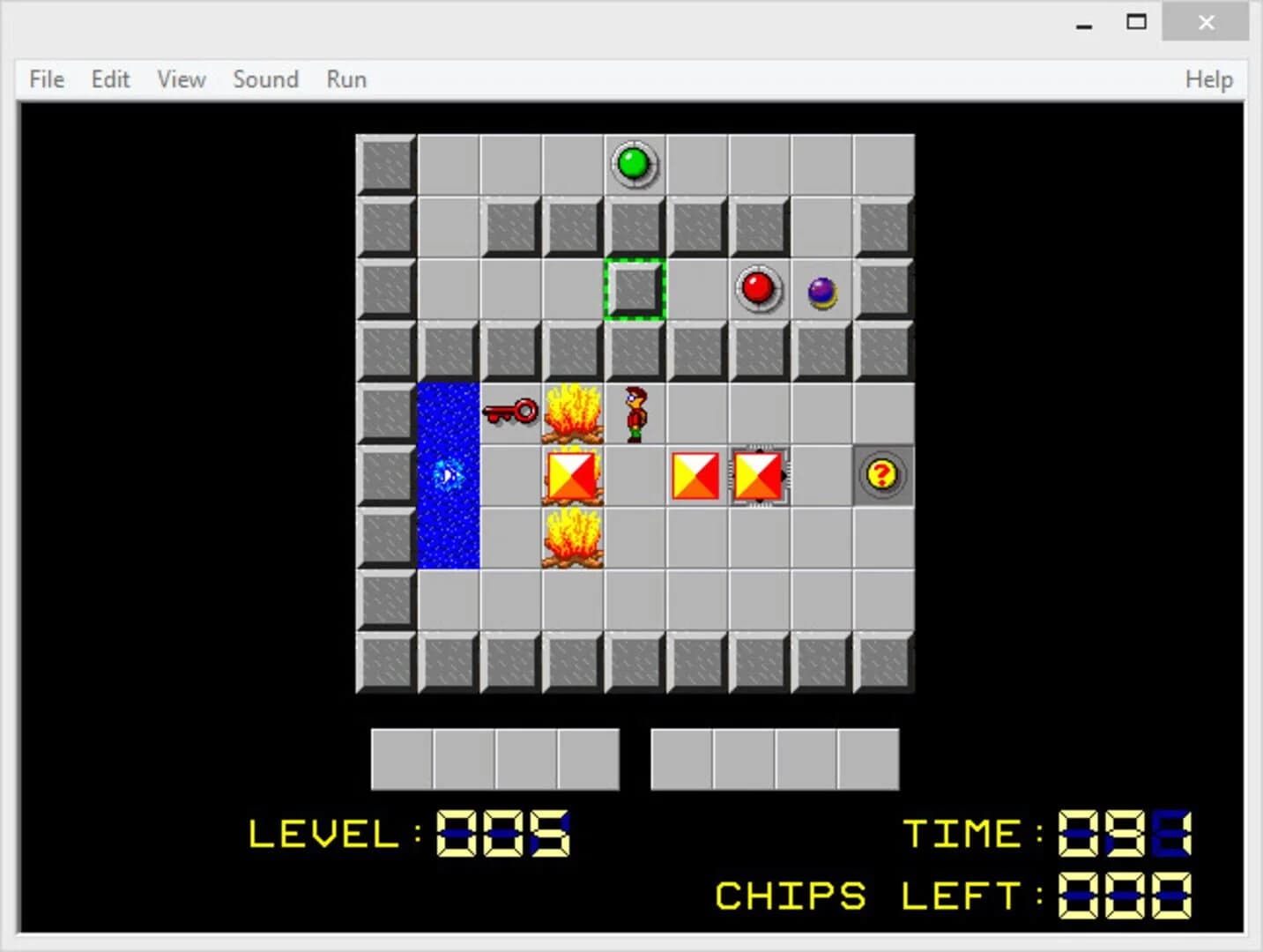Open the Run menu
This screenshot has height=952, width=1263.
(345, 79)
